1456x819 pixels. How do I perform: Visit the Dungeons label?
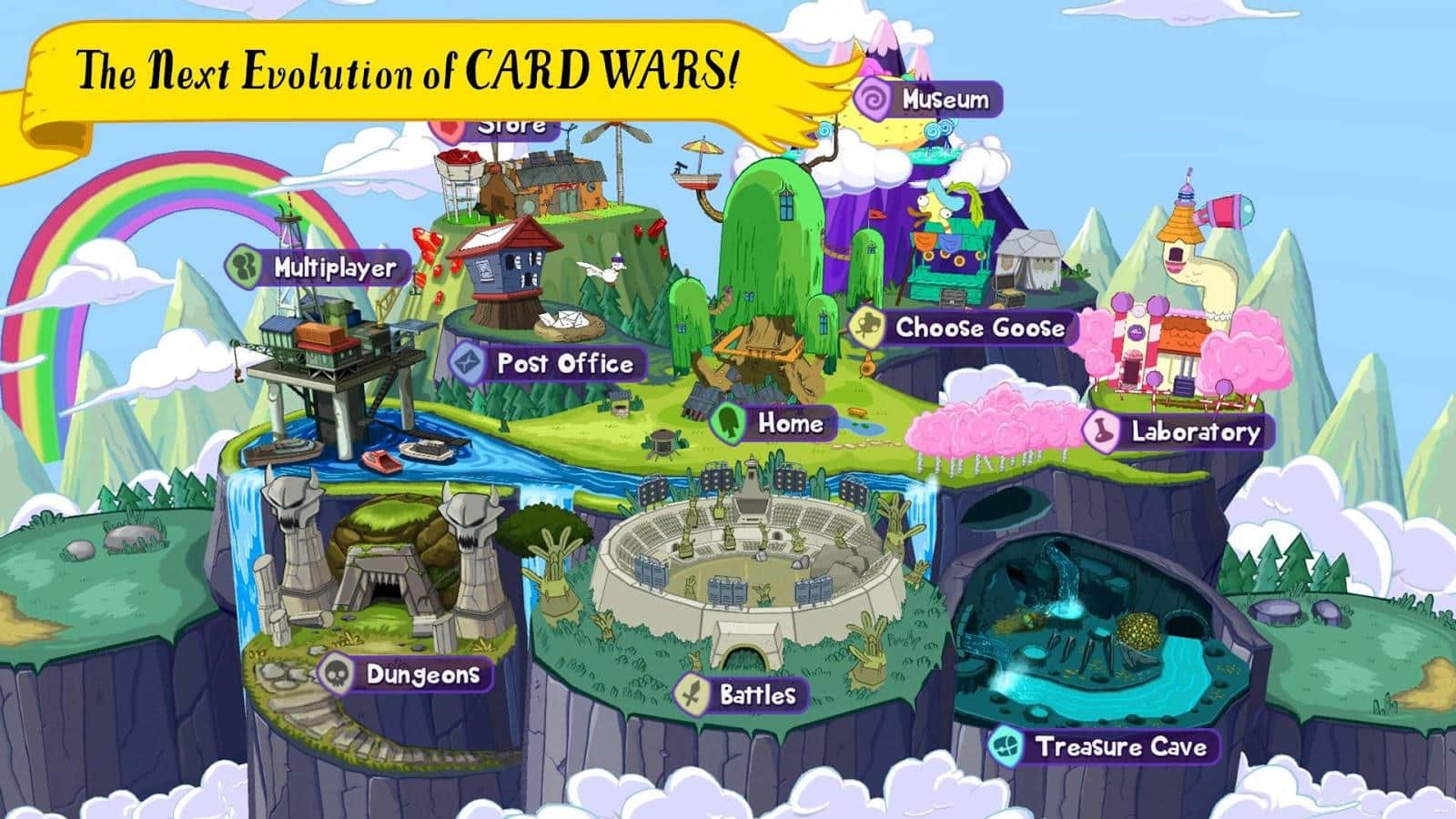click(423, 675)
